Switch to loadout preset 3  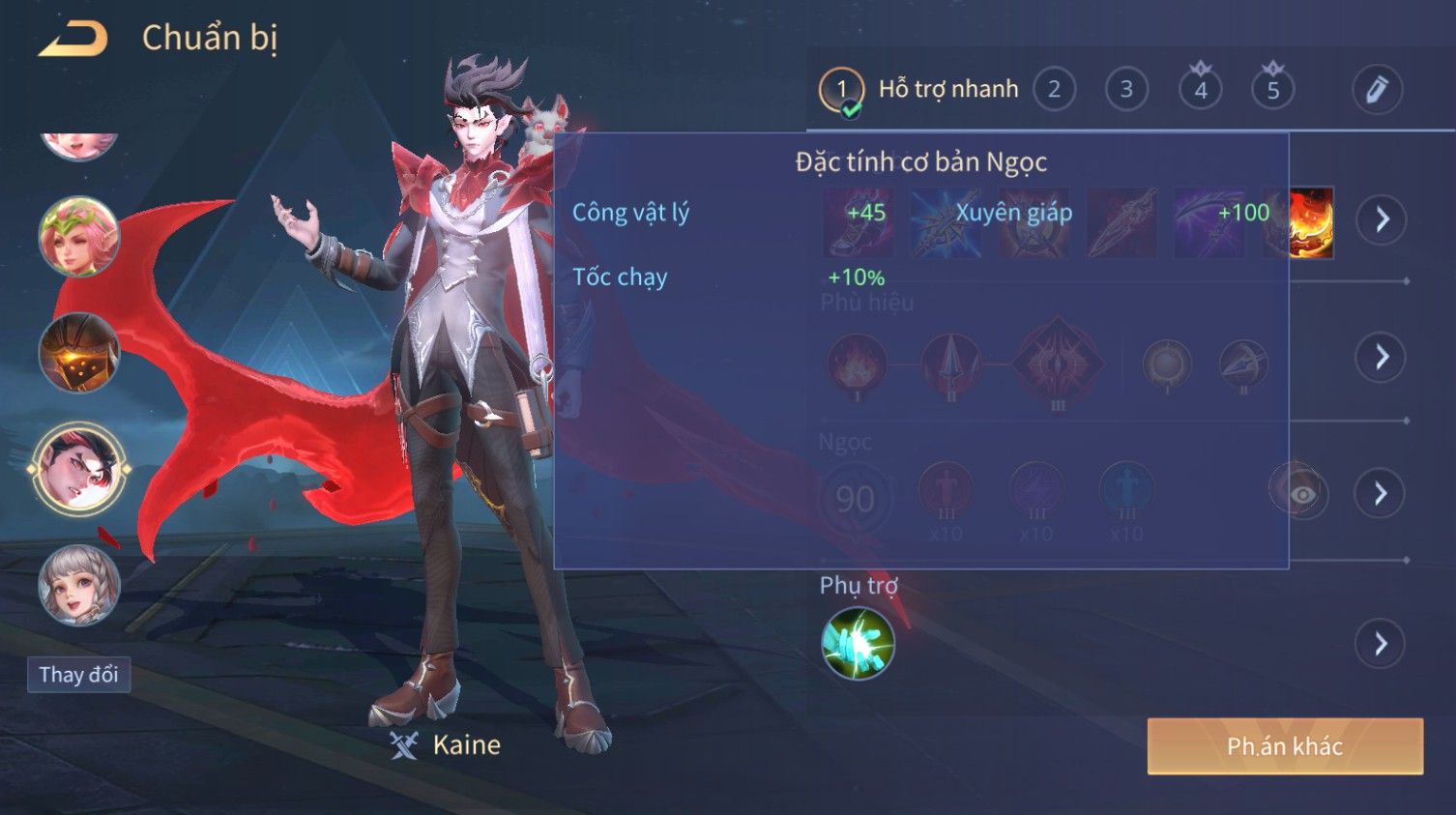point(1126,90)
